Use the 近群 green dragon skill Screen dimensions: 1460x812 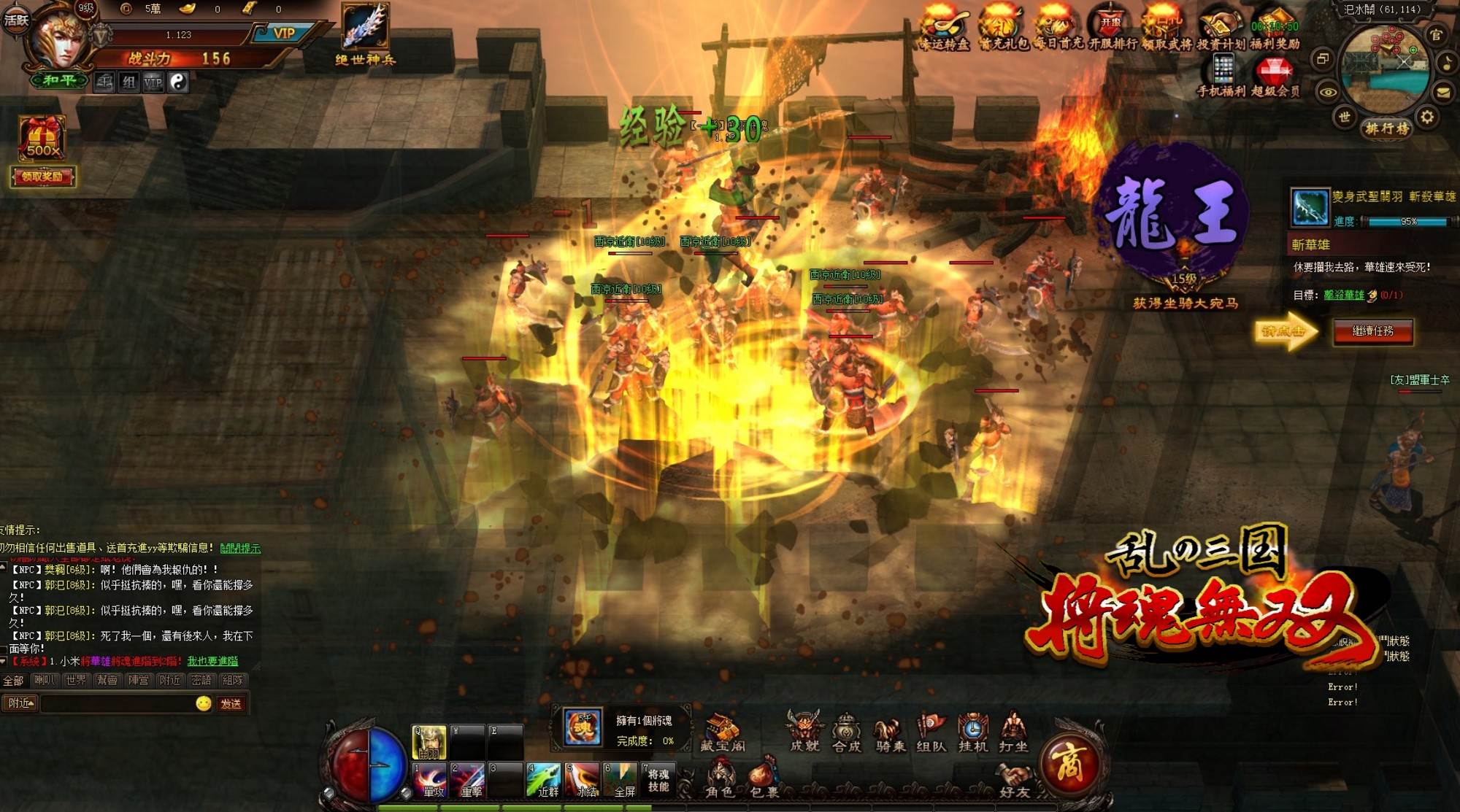pyautogui.click(x=545, y=781)
